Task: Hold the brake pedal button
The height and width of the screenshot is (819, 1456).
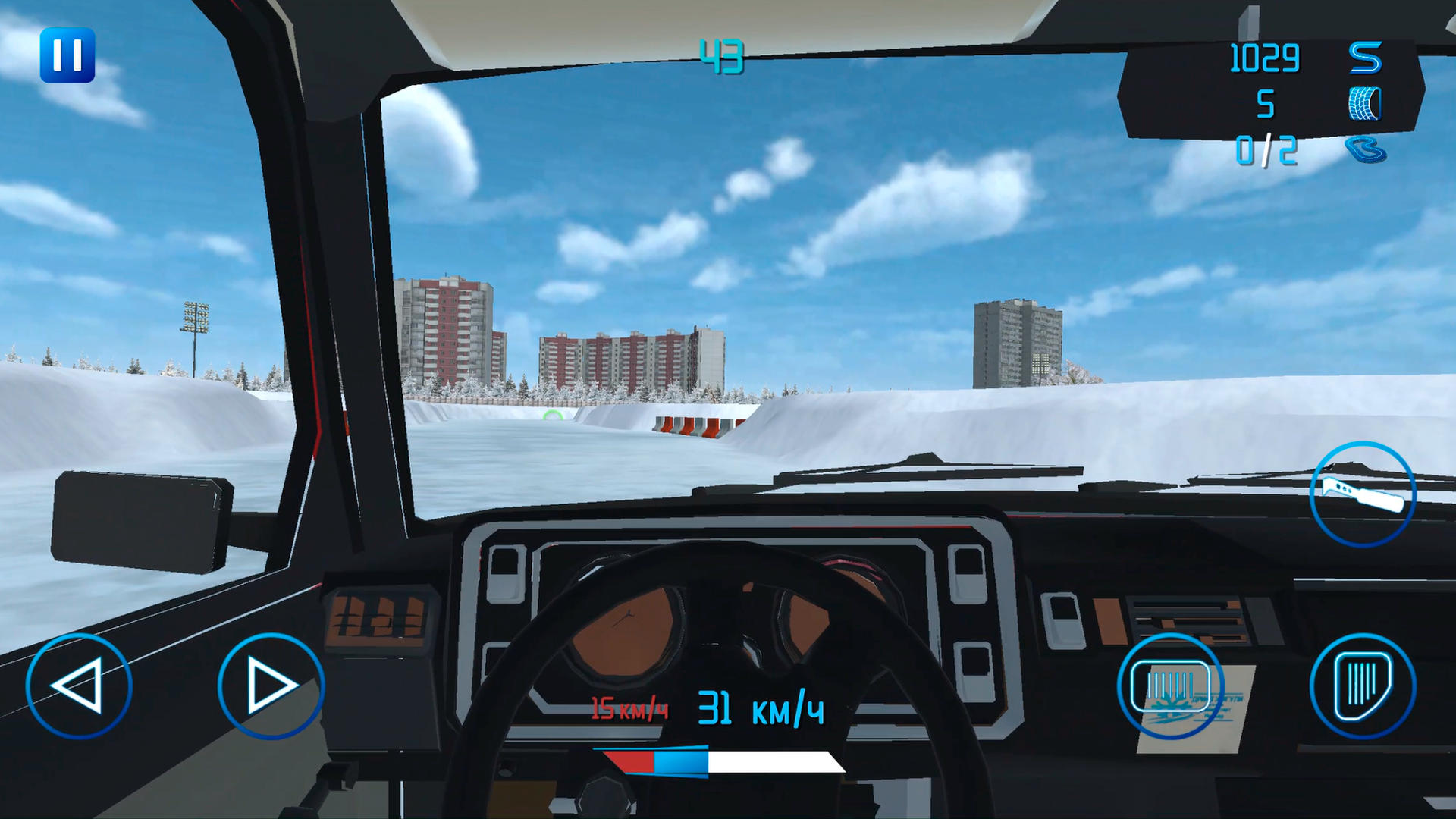Action: coord(1172,686)
